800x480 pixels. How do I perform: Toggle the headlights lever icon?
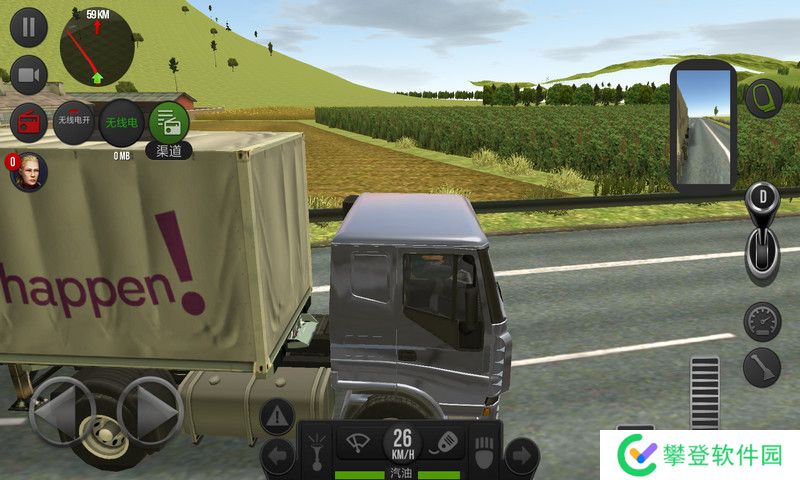click(318, 449)
